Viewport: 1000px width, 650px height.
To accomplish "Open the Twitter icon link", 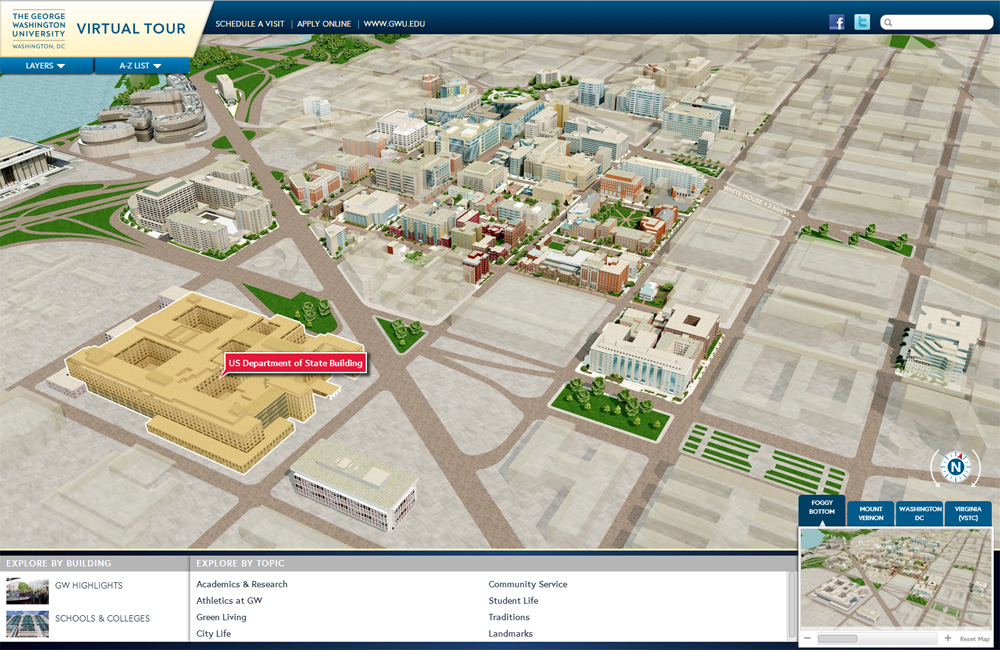I will [x=862, y=22].
